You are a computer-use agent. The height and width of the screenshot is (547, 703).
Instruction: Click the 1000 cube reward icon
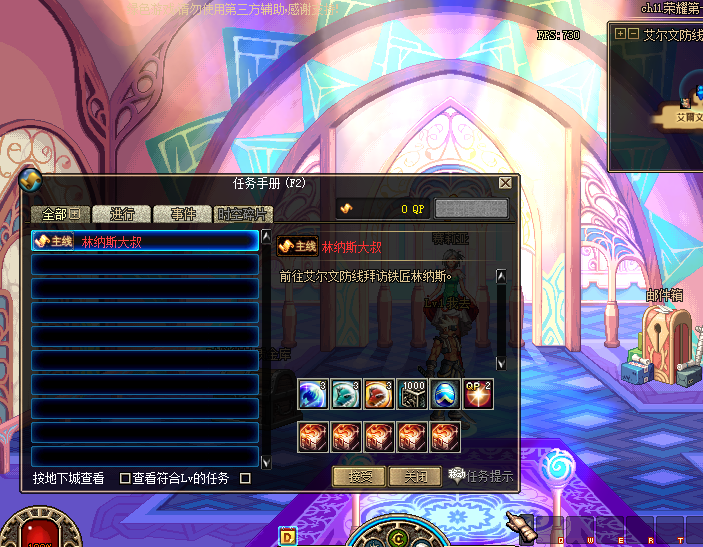click(411, 394)
